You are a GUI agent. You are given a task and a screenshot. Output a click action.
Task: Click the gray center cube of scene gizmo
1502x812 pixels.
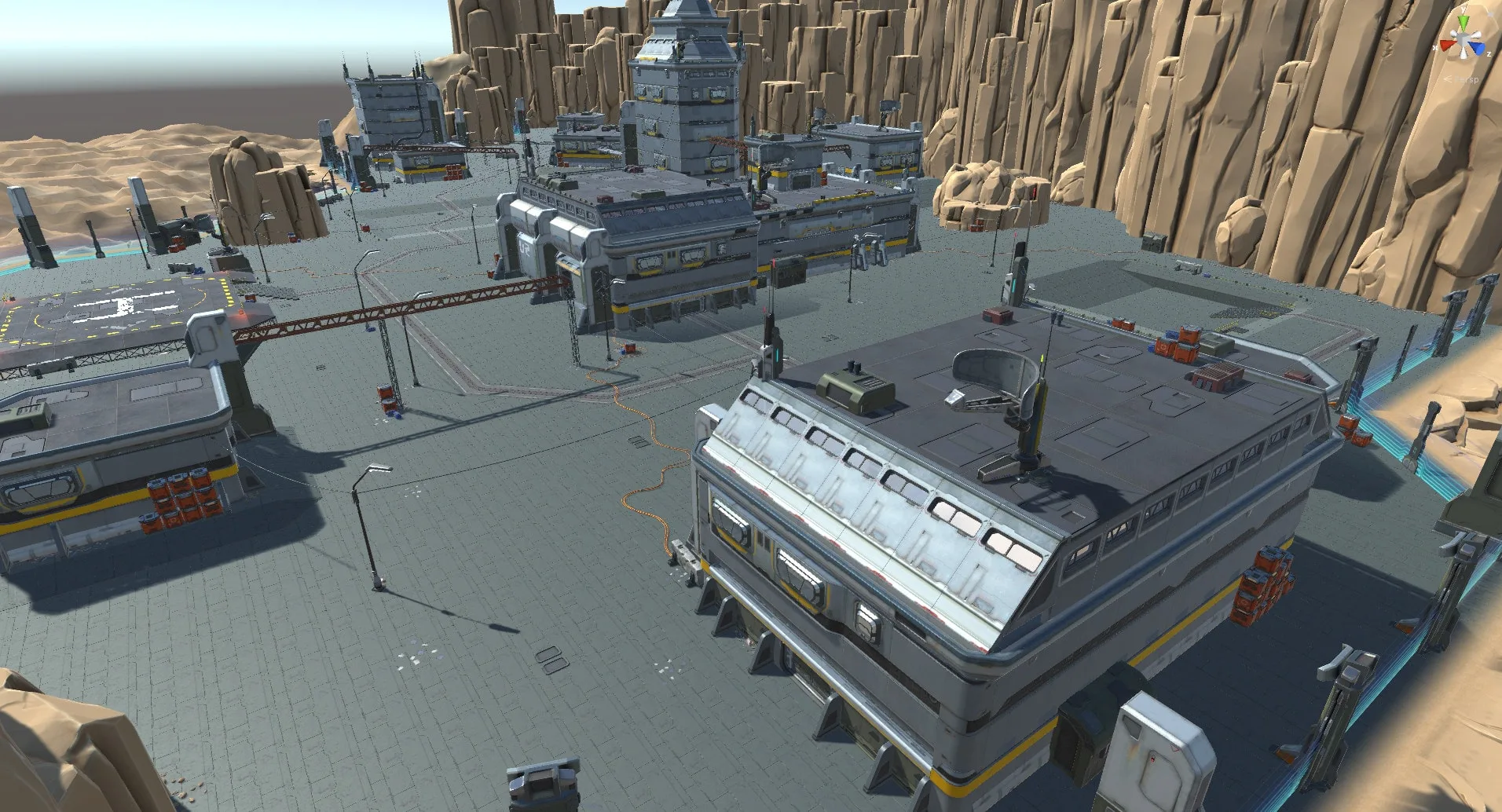point(1462,38)
